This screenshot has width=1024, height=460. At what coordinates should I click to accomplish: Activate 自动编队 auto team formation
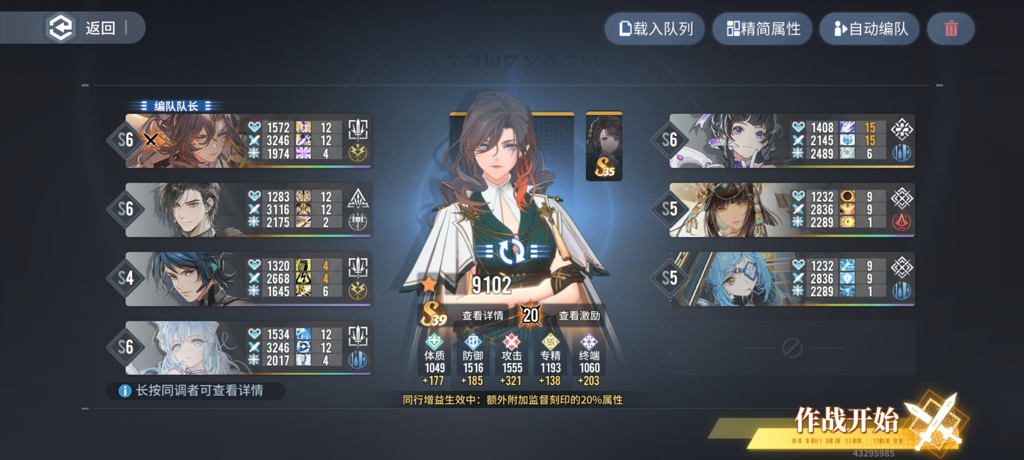tap(869, 28)
